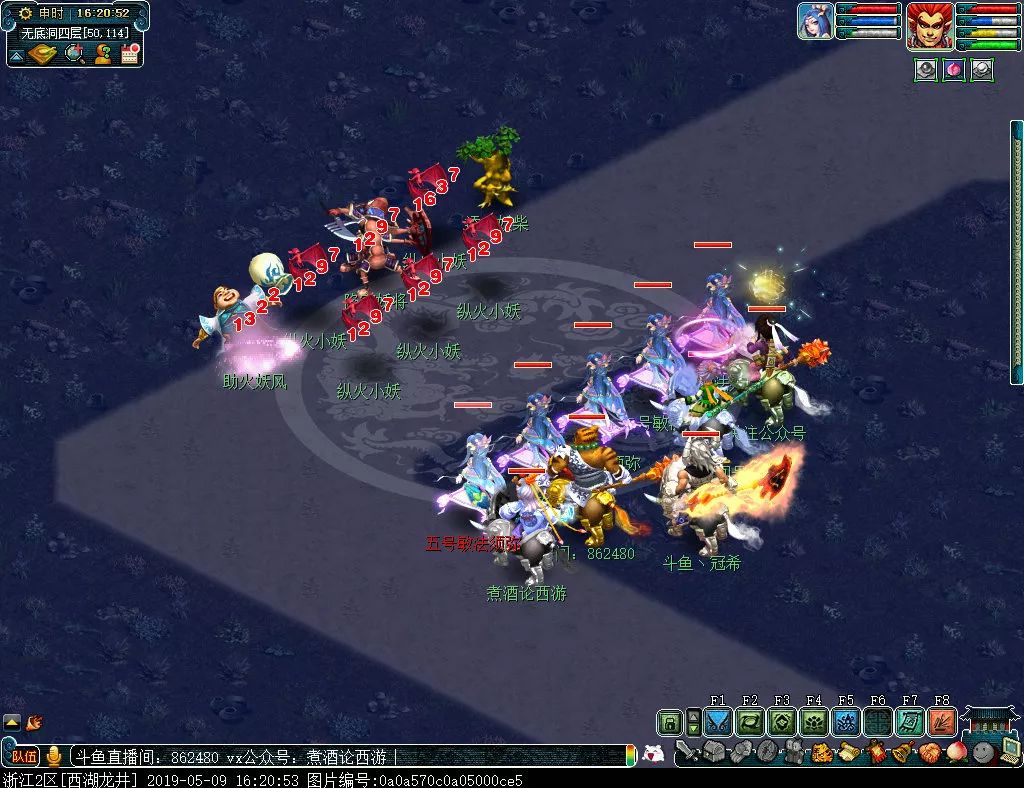Activate the F8 orange skill icon
The image size is (1024, 788).
tap(941, 722)
